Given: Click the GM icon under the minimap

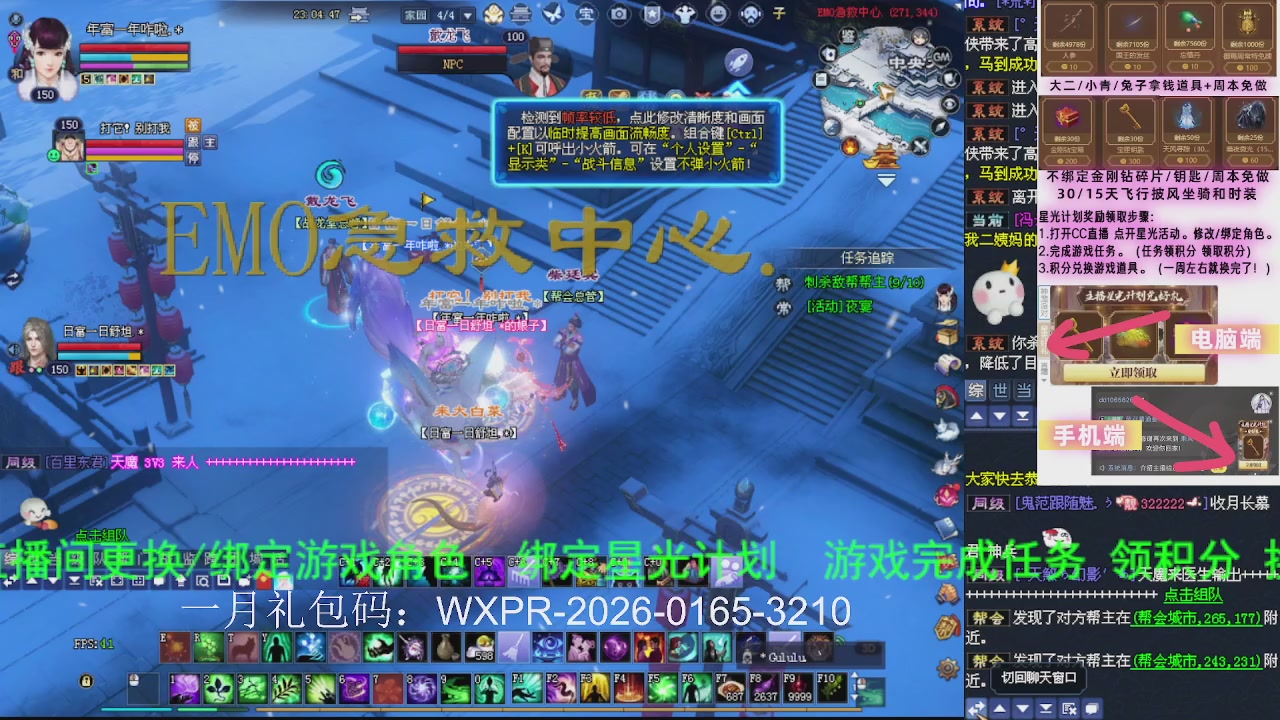Looking at the screenshot, I should point(941,57).
